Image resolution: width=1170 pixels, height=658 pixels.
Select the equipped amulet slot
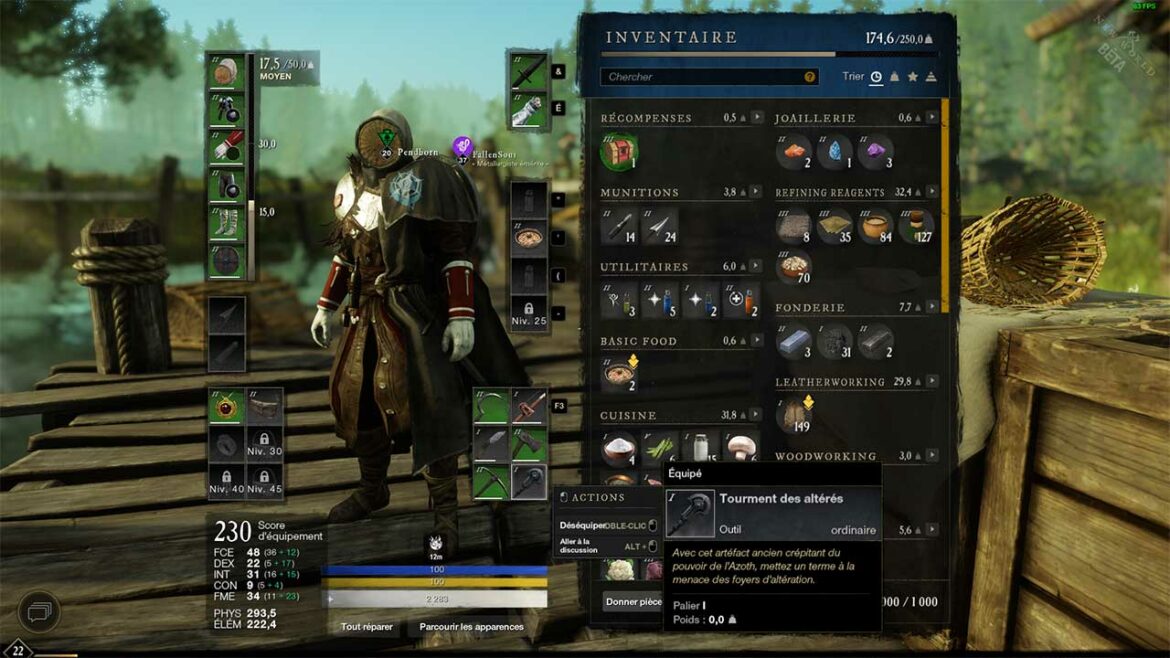(227, 407)
